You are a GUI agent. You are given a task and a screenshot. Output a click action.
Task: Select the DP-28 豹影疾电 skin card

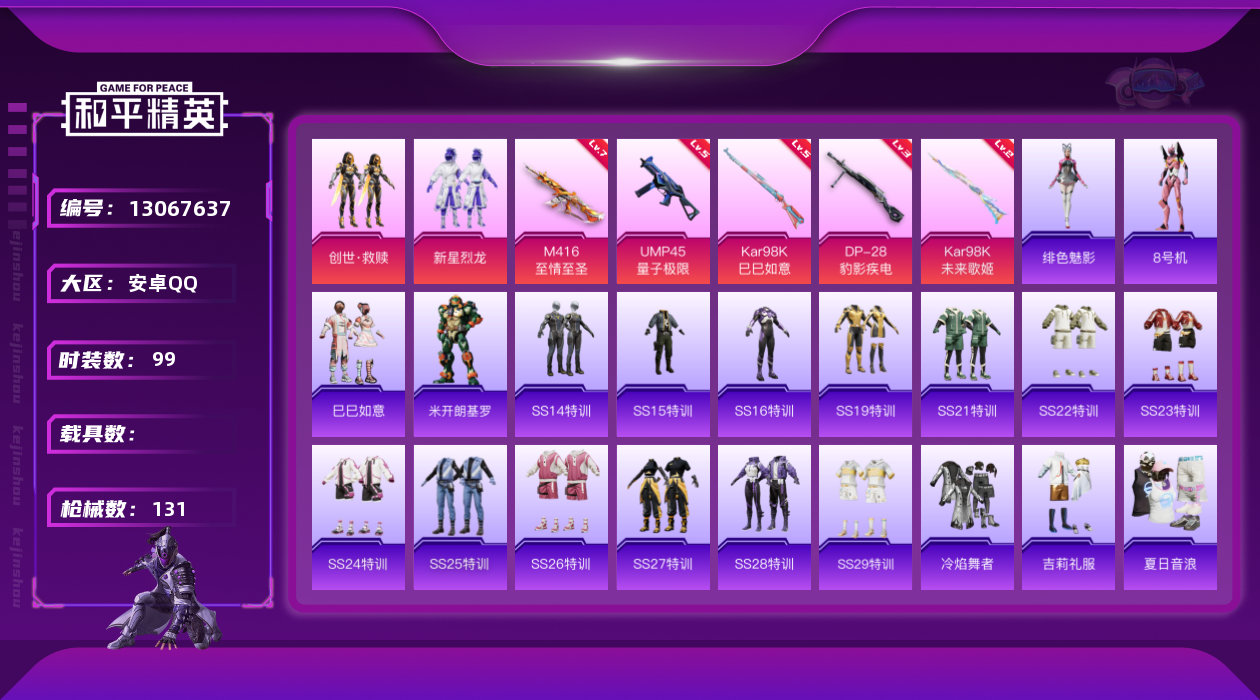coord(865,211)
